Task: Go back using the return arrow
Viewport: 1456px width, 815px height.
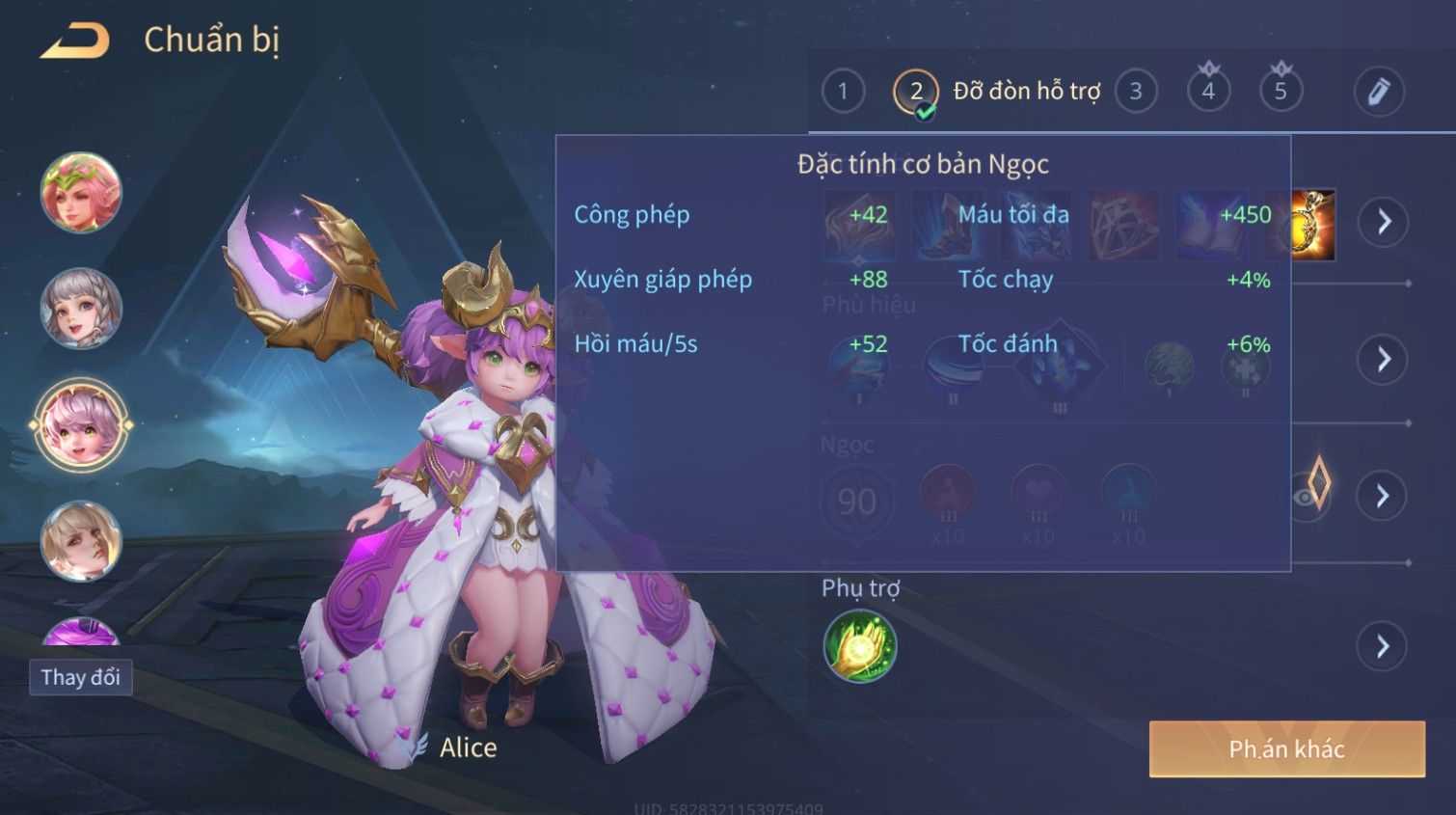Action: (75, 41)
